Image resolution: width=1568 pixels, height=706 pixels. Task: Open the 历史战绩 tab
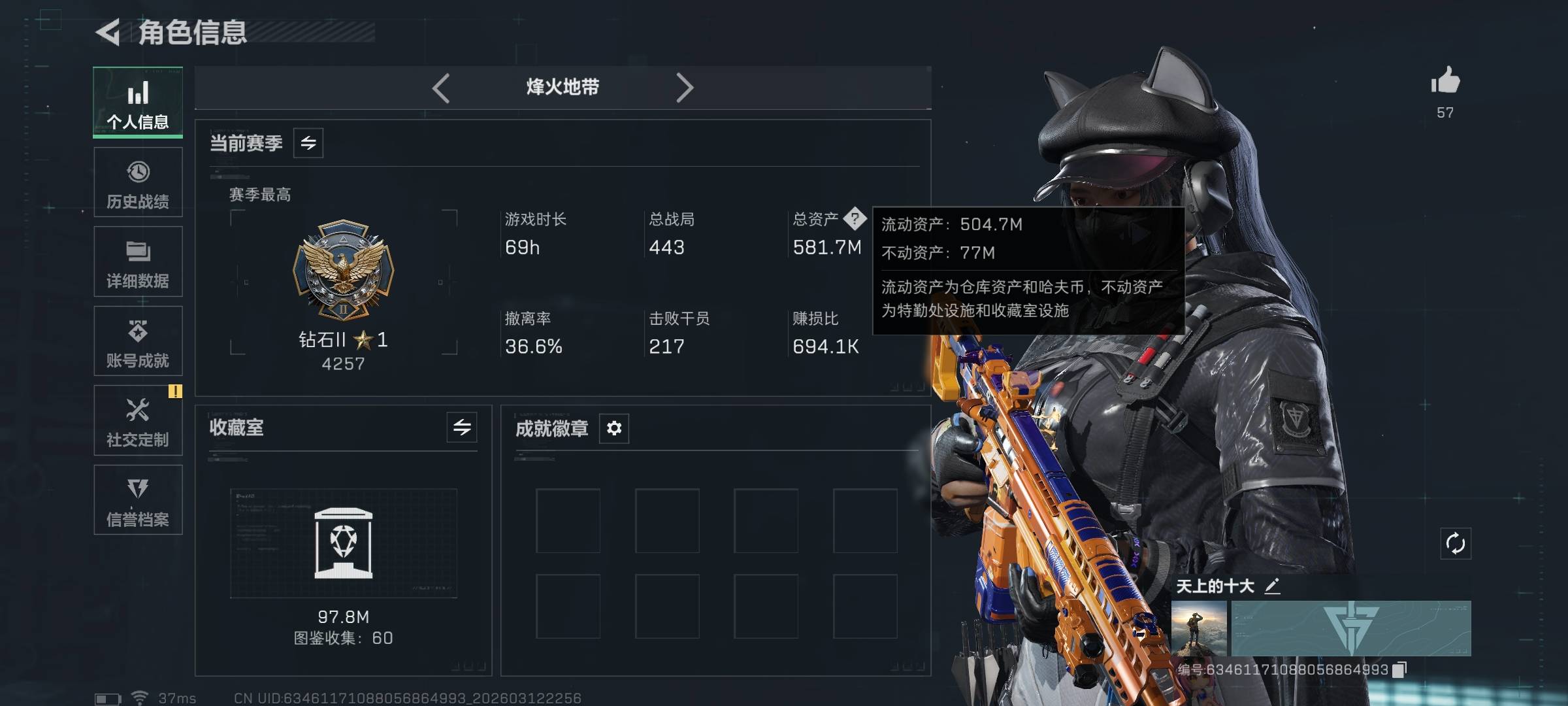[138, 182]
